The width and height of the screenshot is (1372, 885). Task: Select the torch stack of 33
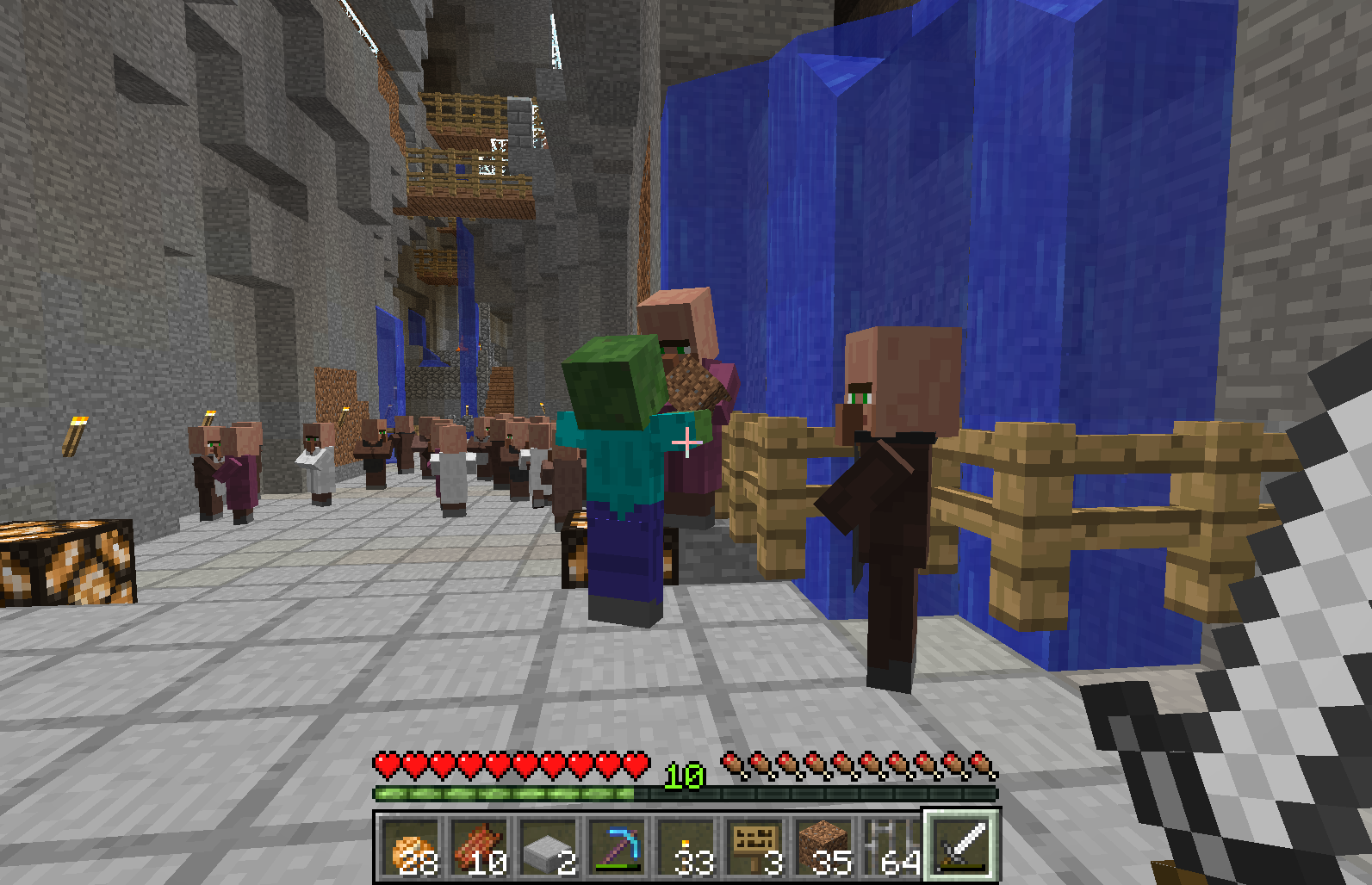686,847
